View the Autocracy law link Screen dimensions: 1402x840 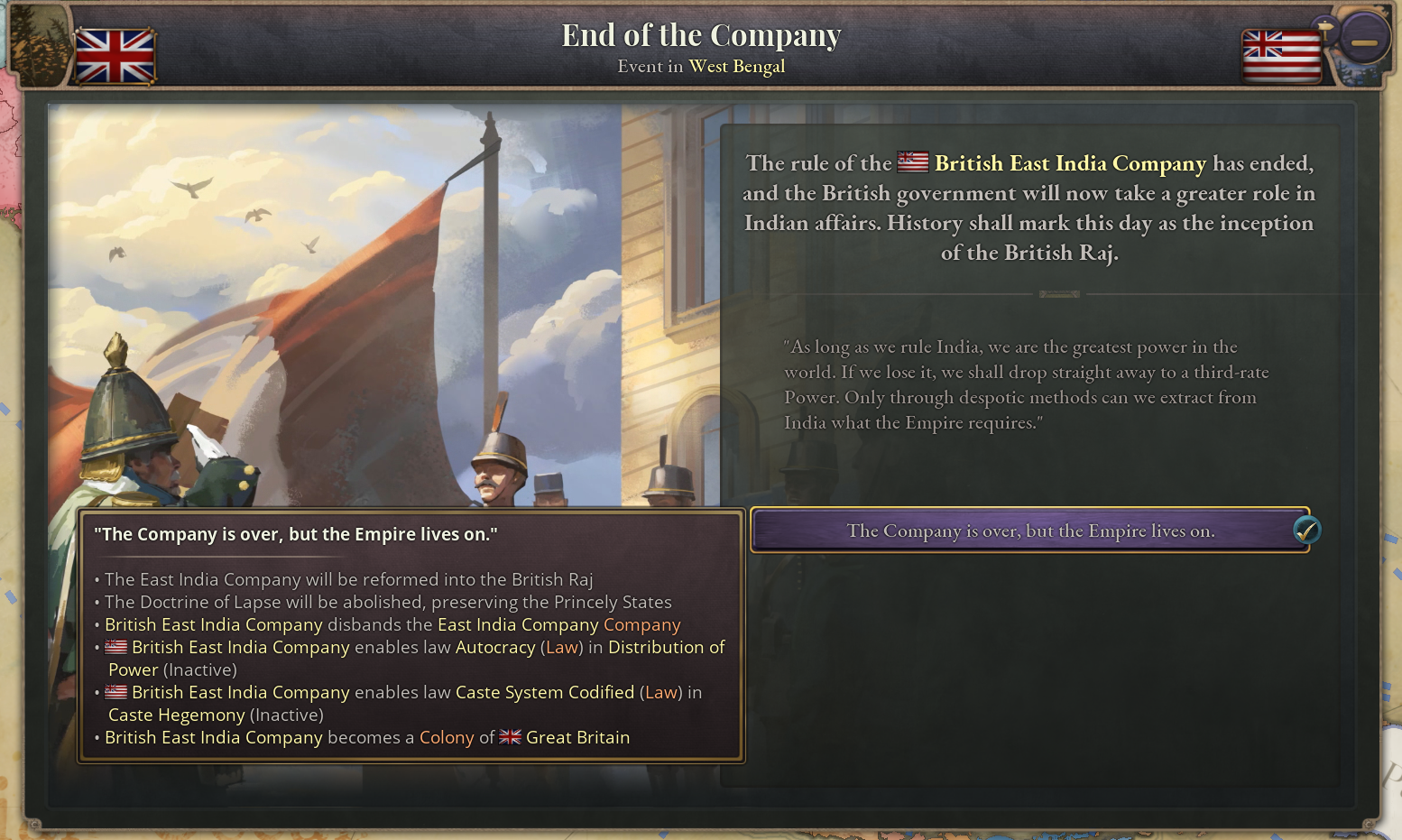[x=494, y=647]
